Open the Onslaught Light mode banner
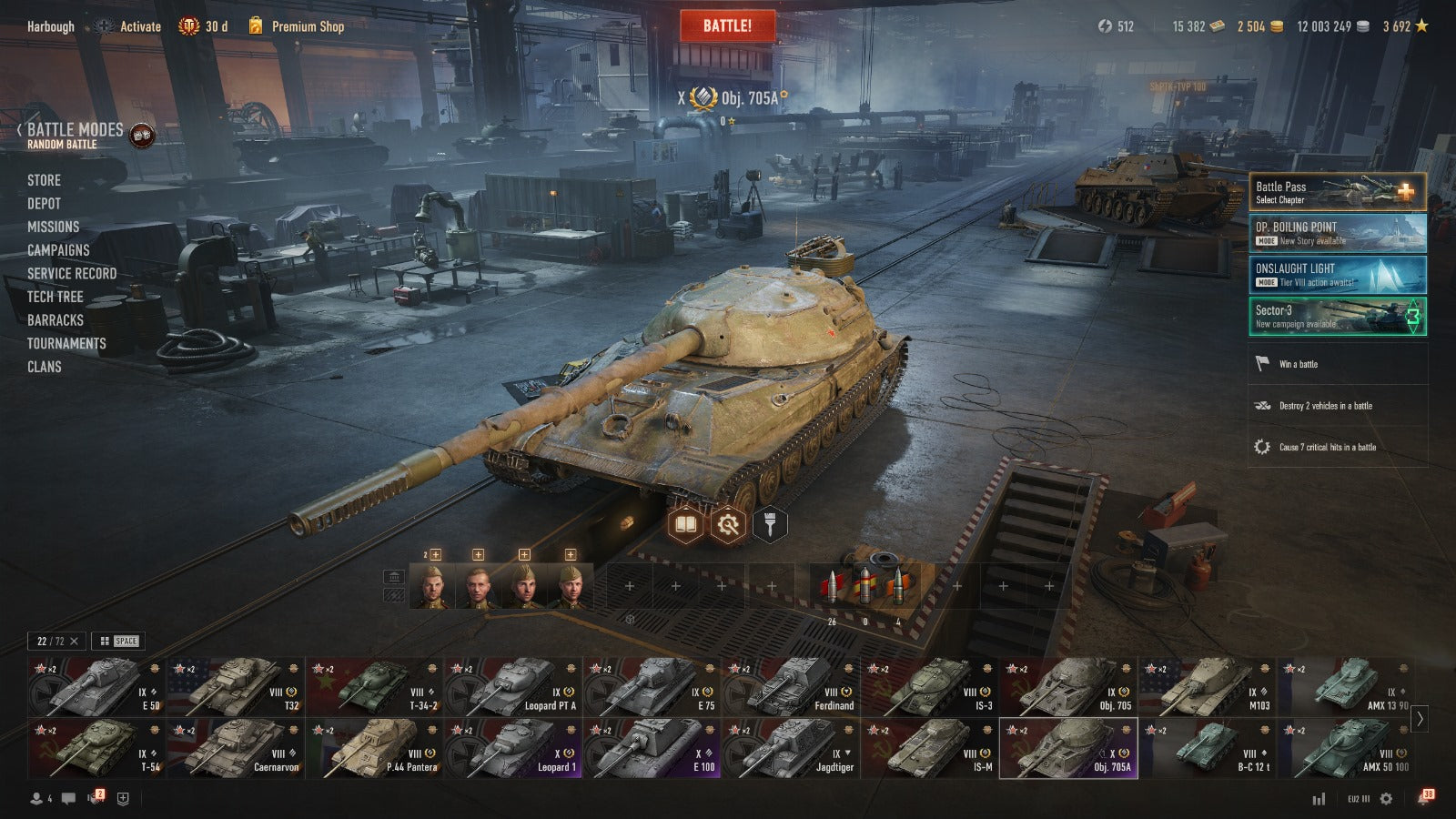1456x819 pixels. (x=1337, y=275)
